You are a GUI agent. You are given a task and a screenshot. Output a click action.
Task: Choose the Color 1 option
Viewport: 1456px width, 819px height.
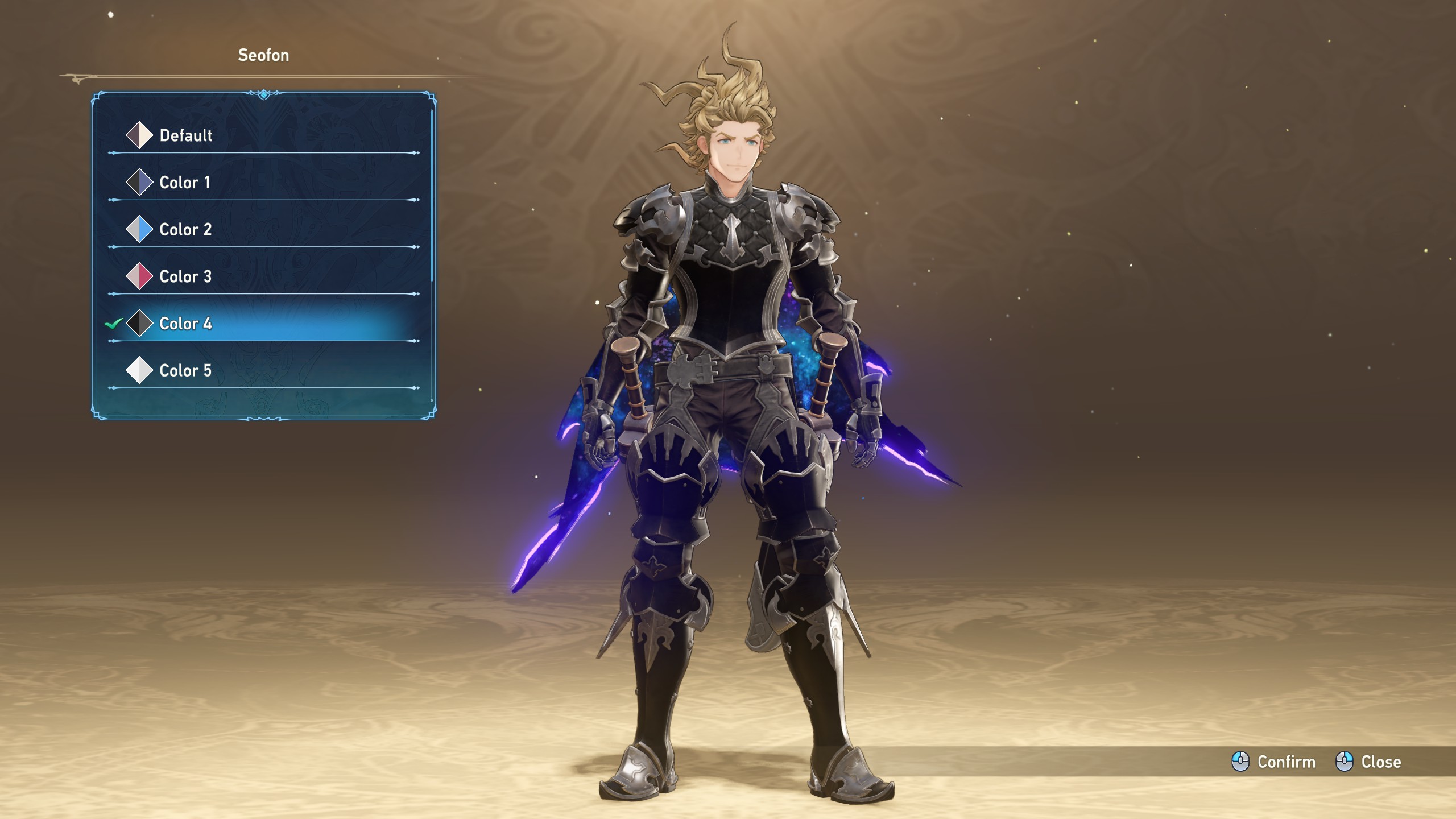click(185, 183)
